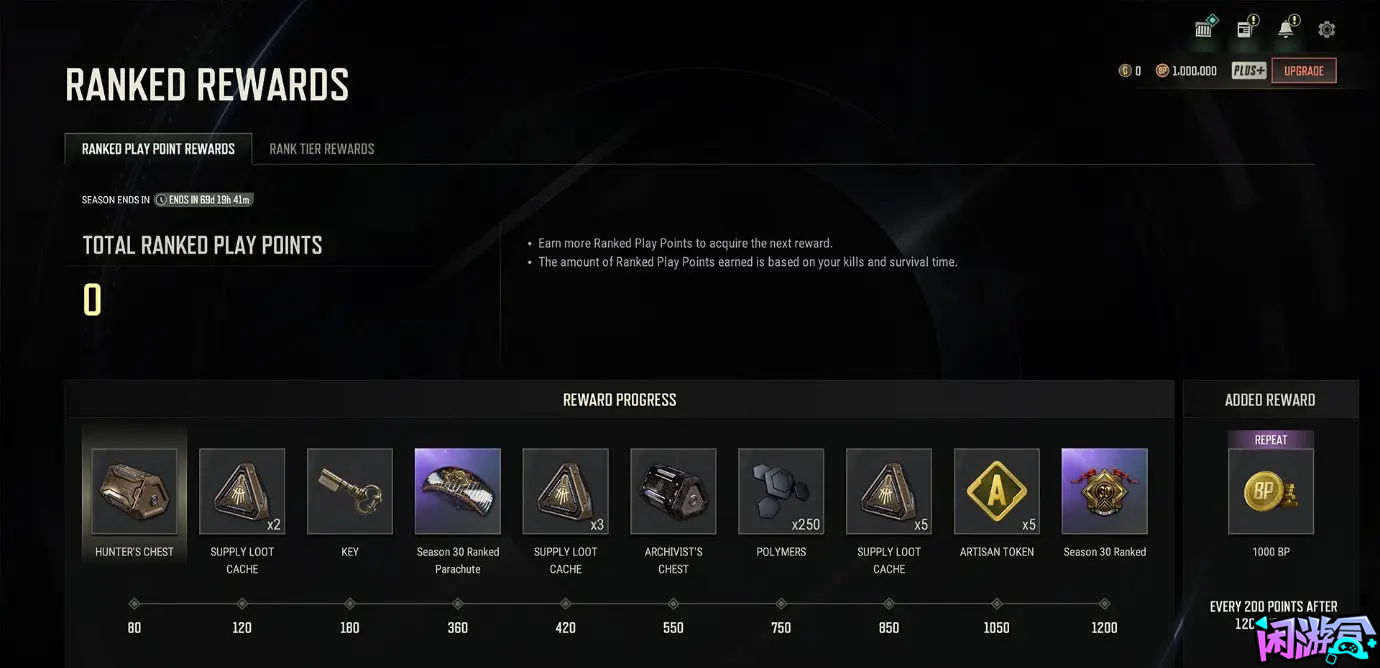The height and width of the screenshot is (668, 1380).
Task: Click the PLUS+ account badge
Action: pyautogui.click(x=1249, y=71)
